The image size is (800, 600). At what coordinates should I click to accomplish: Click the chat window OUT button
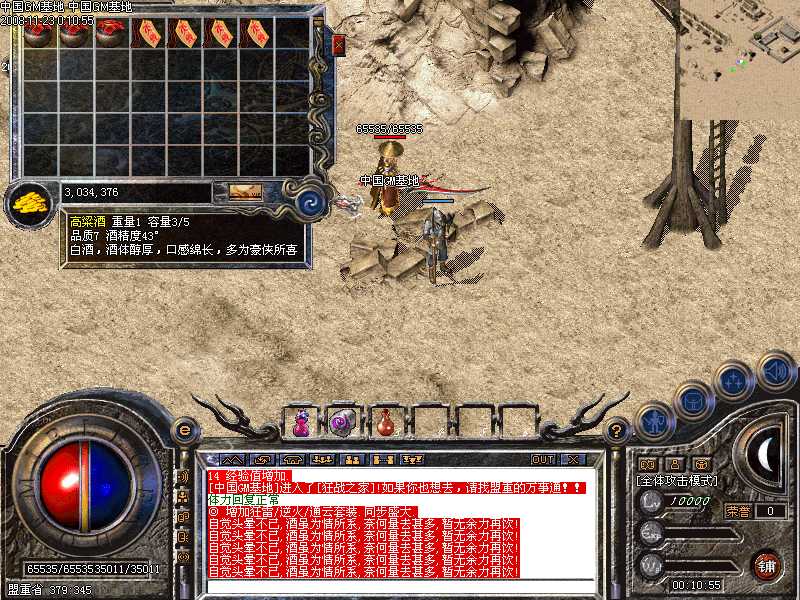click(542, 459)
